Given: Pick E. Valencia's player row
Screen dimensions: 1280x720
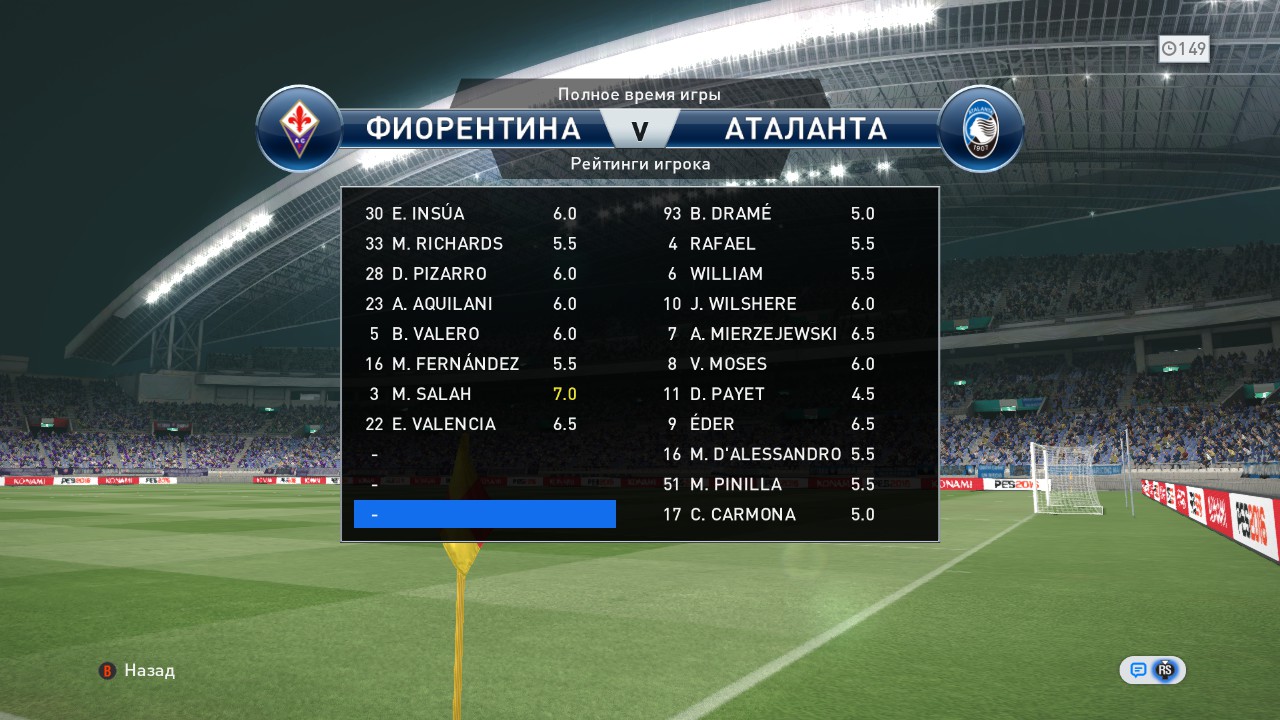Looking at the screenshot, I should click(470, 424).
